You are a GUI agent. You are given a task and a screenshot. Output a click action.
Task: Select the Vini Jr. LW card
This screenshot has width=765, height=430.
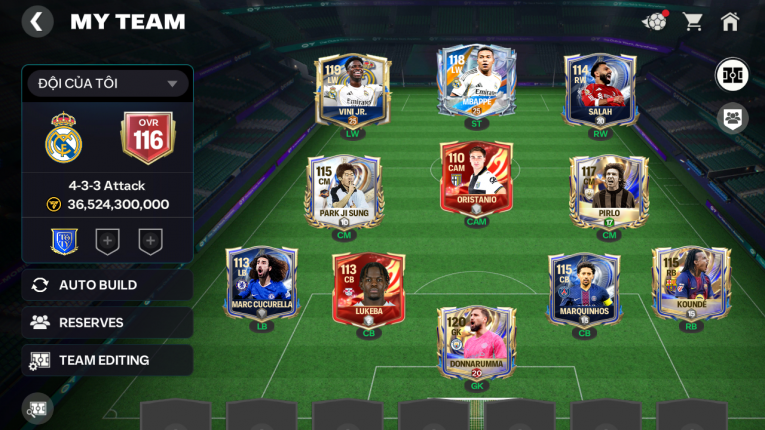pyautogui.click(x=352, y=90)
